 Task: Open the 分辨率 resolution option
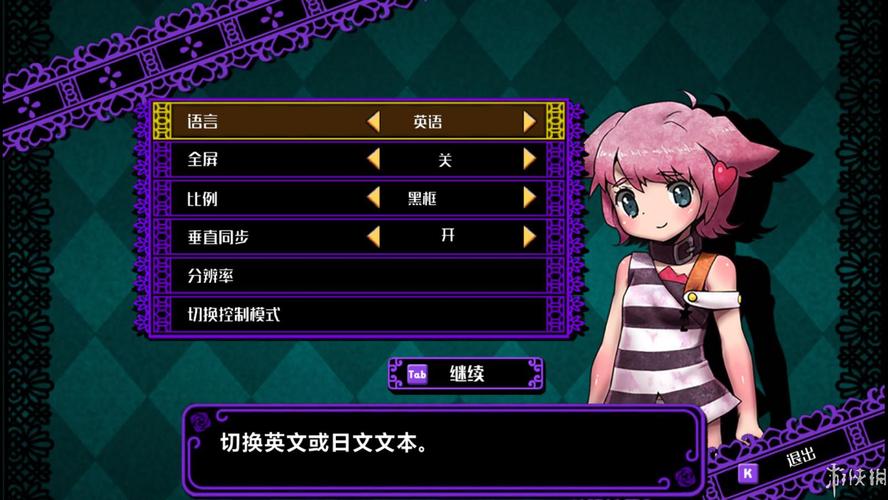(210, 275)
